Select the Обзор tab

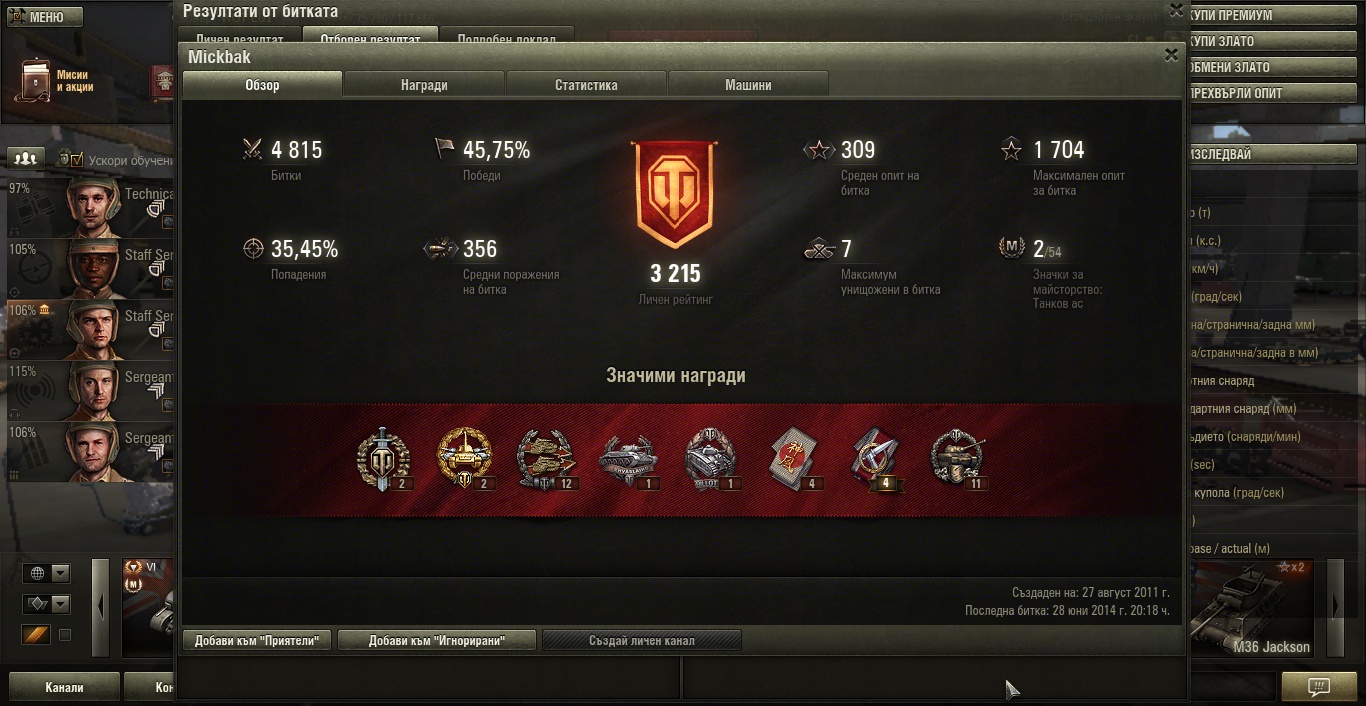(262, 85)
